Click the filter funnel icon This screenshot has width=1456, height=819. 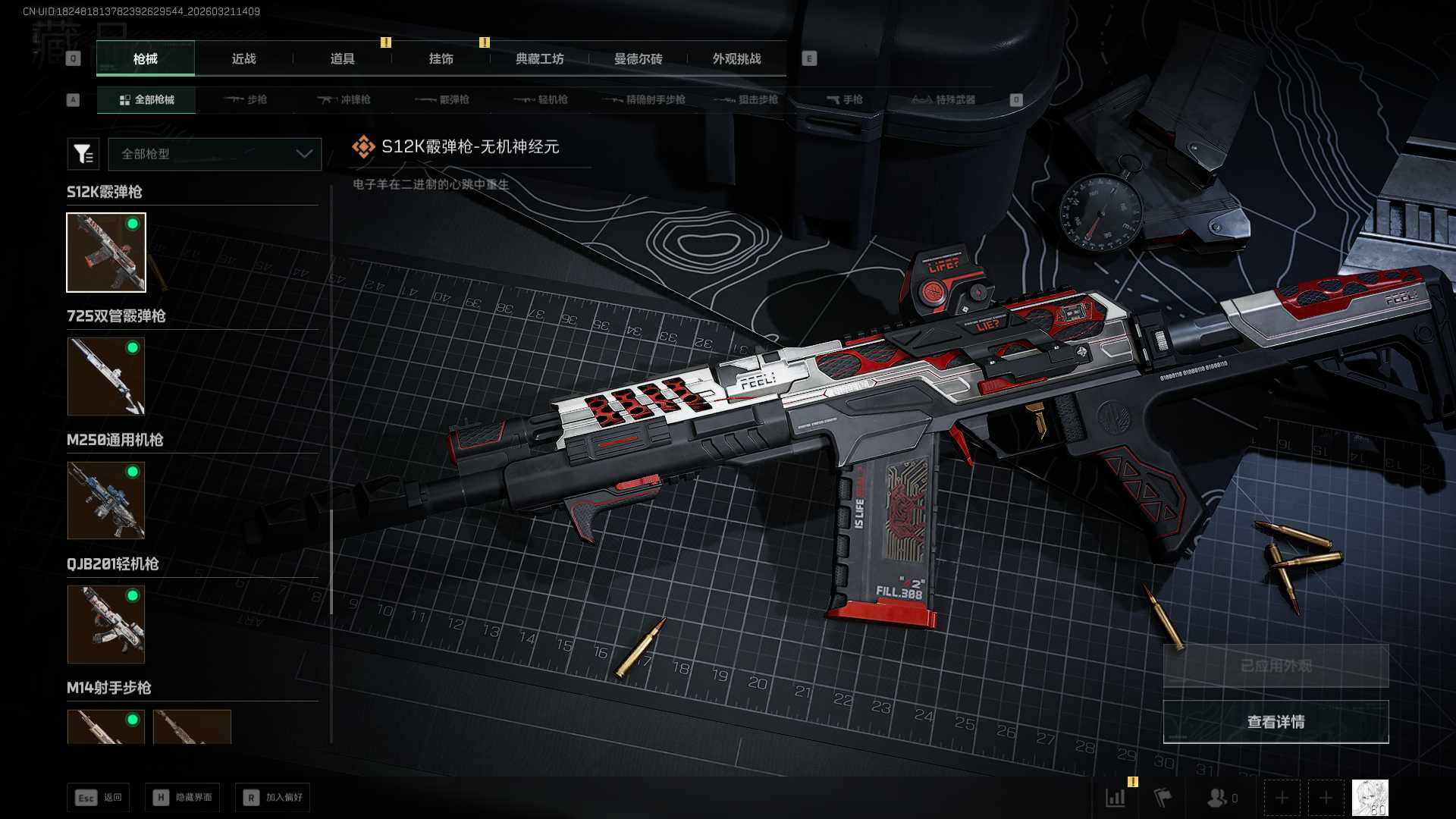83,154
